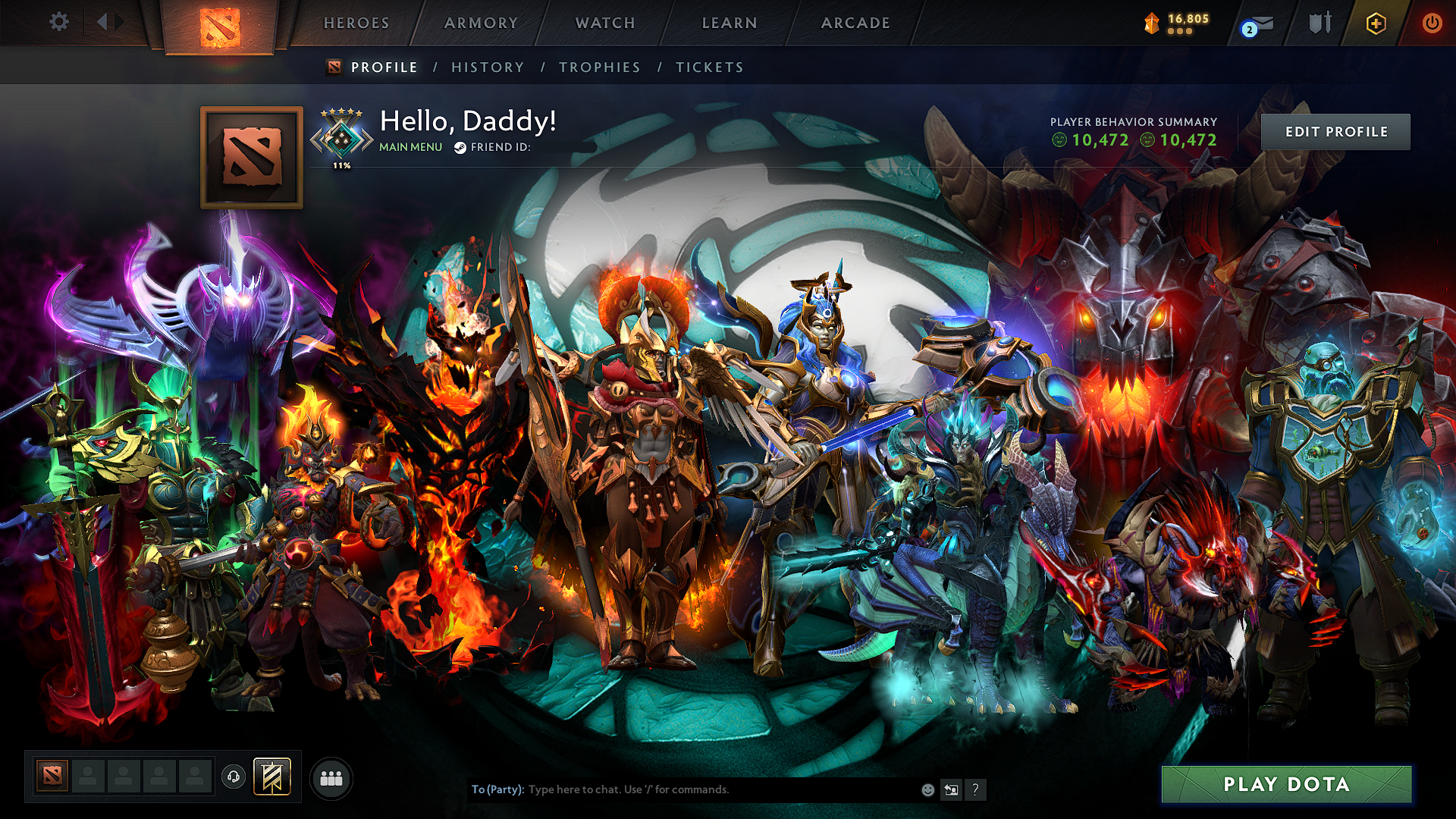
Task: Click EDIT PROFILE
Action: [x=1336, y=131]
